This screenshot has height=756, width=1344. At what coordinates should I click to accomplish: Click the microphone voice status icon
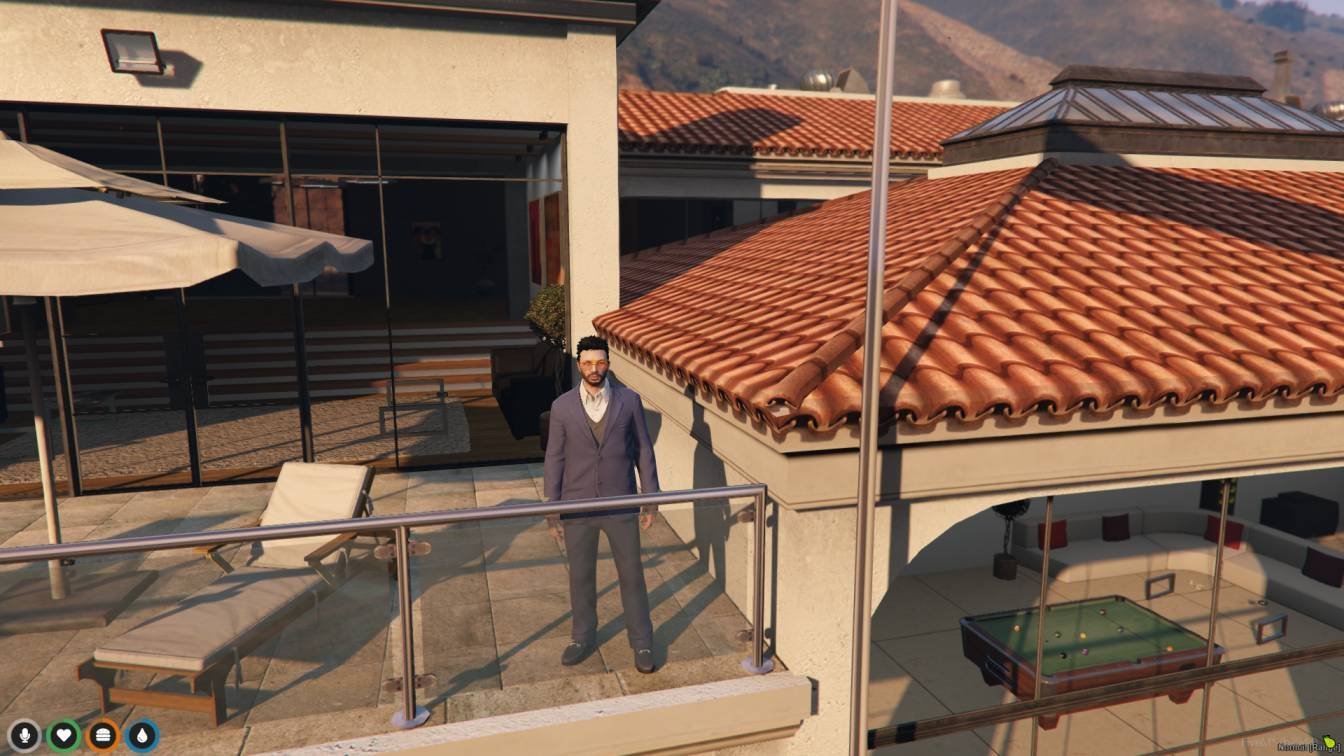pyautogui.click(x=24, y=736)
